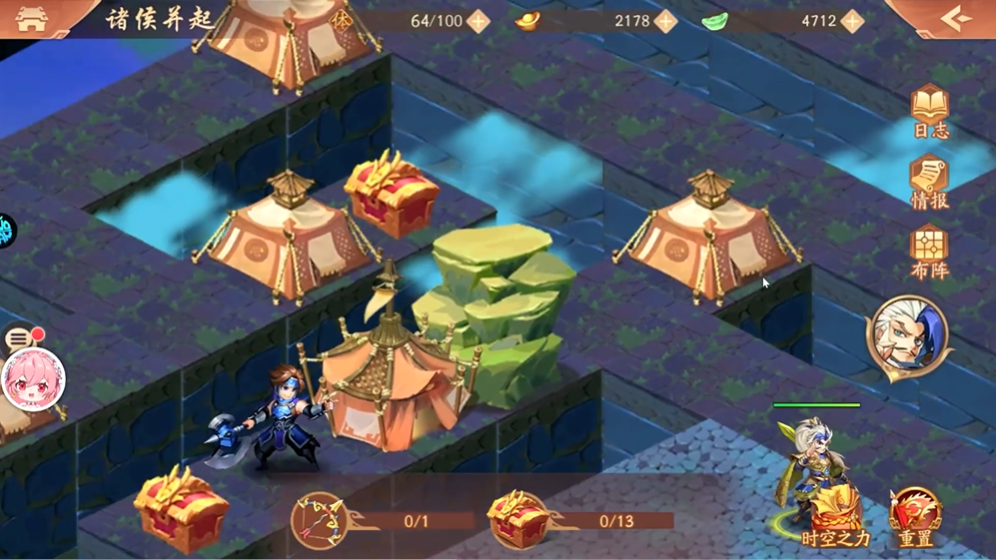Add more stamina with the plus button

tap(478, 21)
